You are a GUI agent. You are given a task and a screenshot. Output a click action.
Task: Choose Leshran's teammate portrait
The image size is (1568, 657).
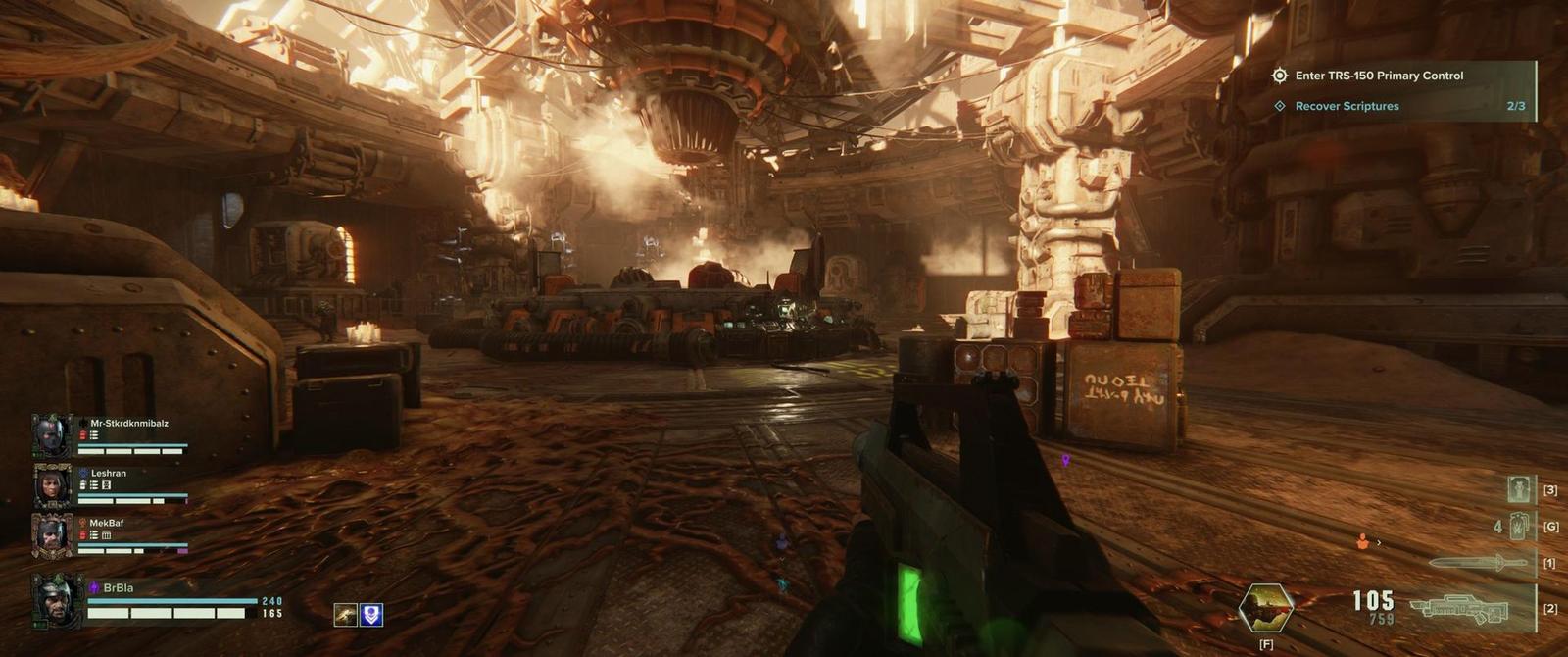click(52, 485)
